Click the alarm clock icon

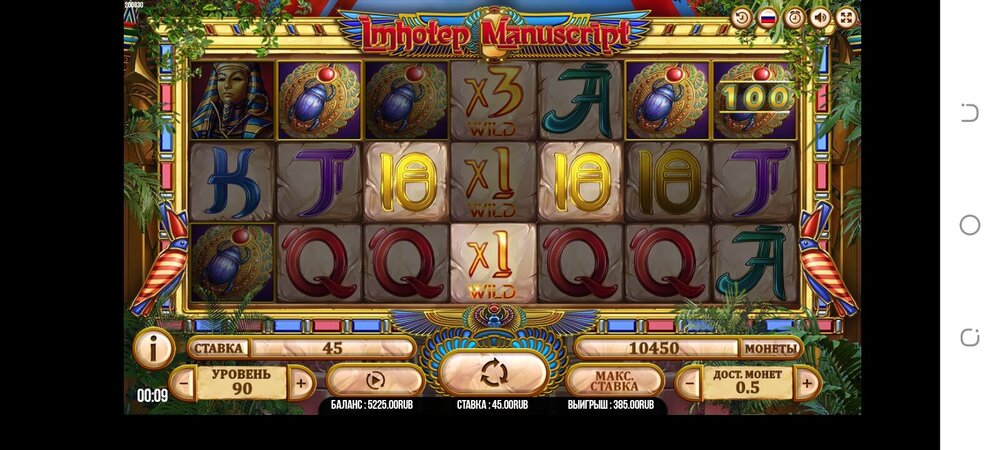[794, 17]
